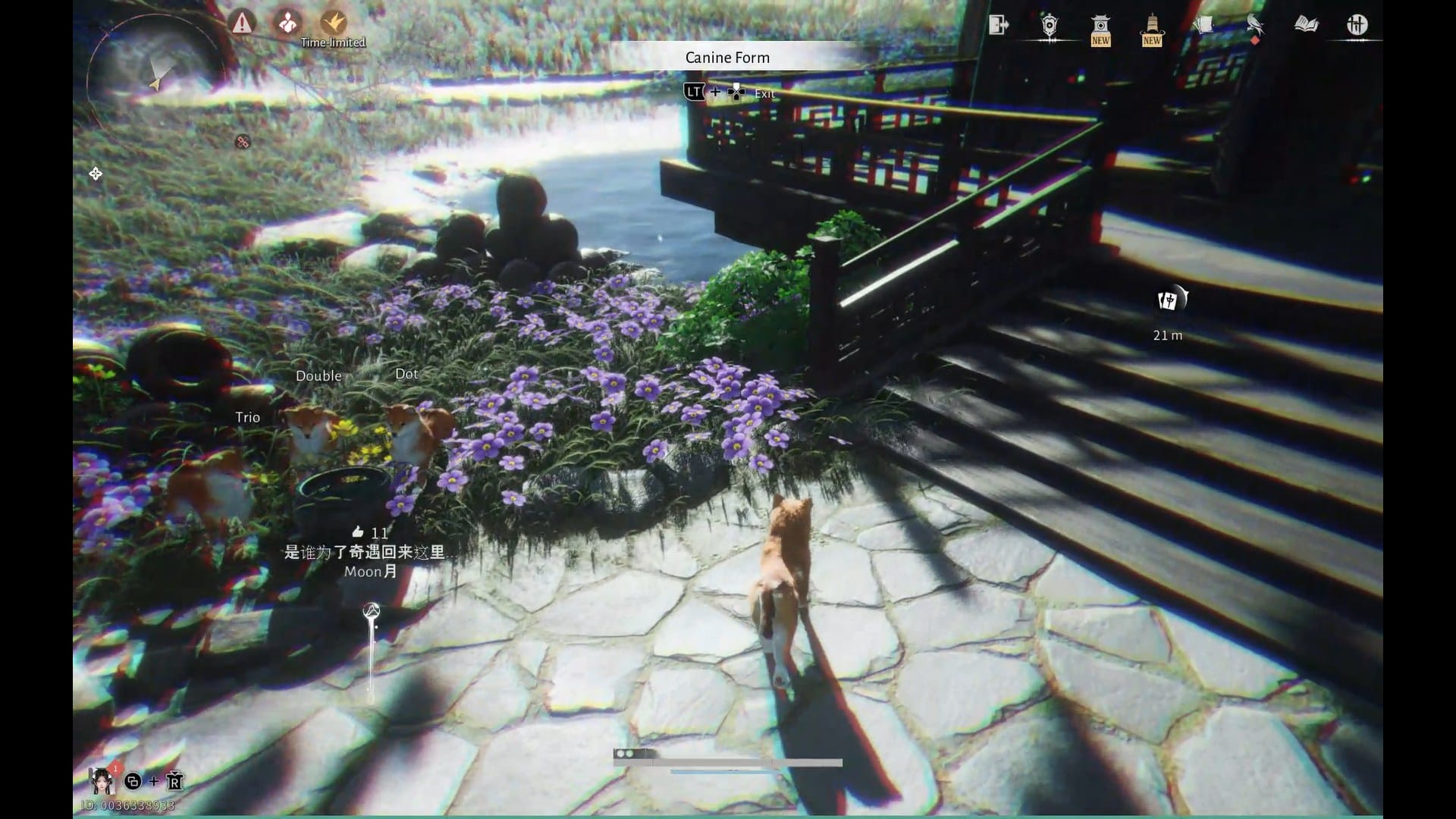Open the pagoda feature marked NEW
The width and height of the screenshot is (1456, 819).
click(1100, 24)
